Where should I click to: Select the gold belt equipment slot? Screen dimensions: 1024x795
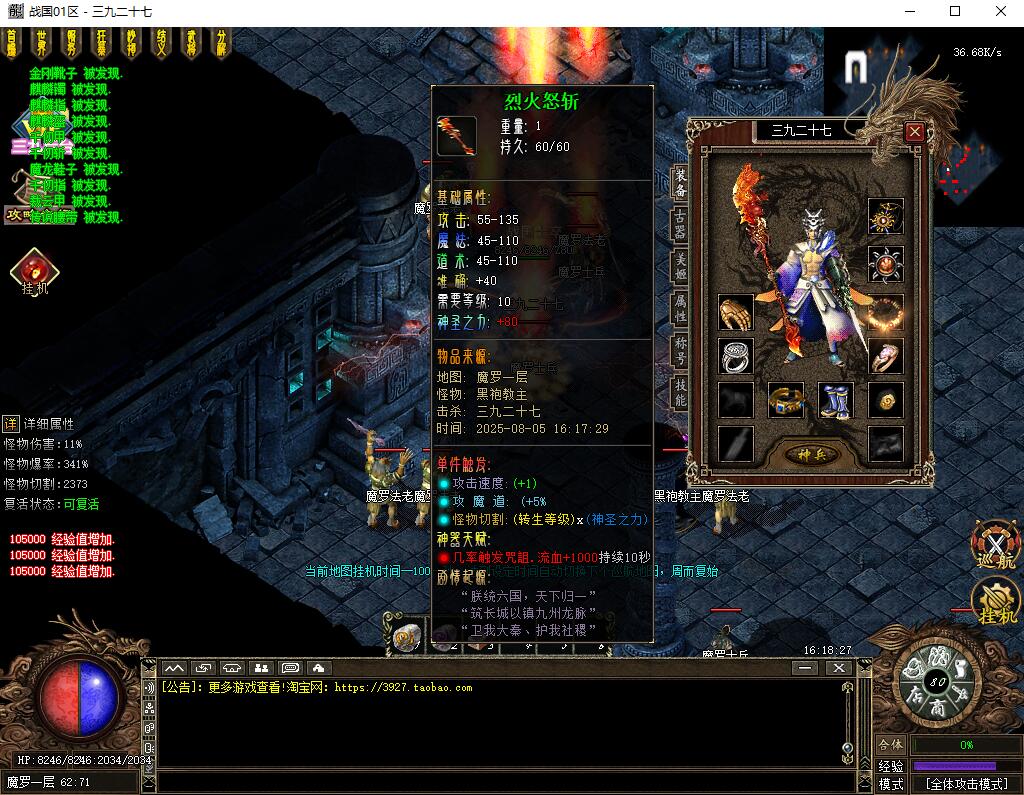(x=785, y=400)
